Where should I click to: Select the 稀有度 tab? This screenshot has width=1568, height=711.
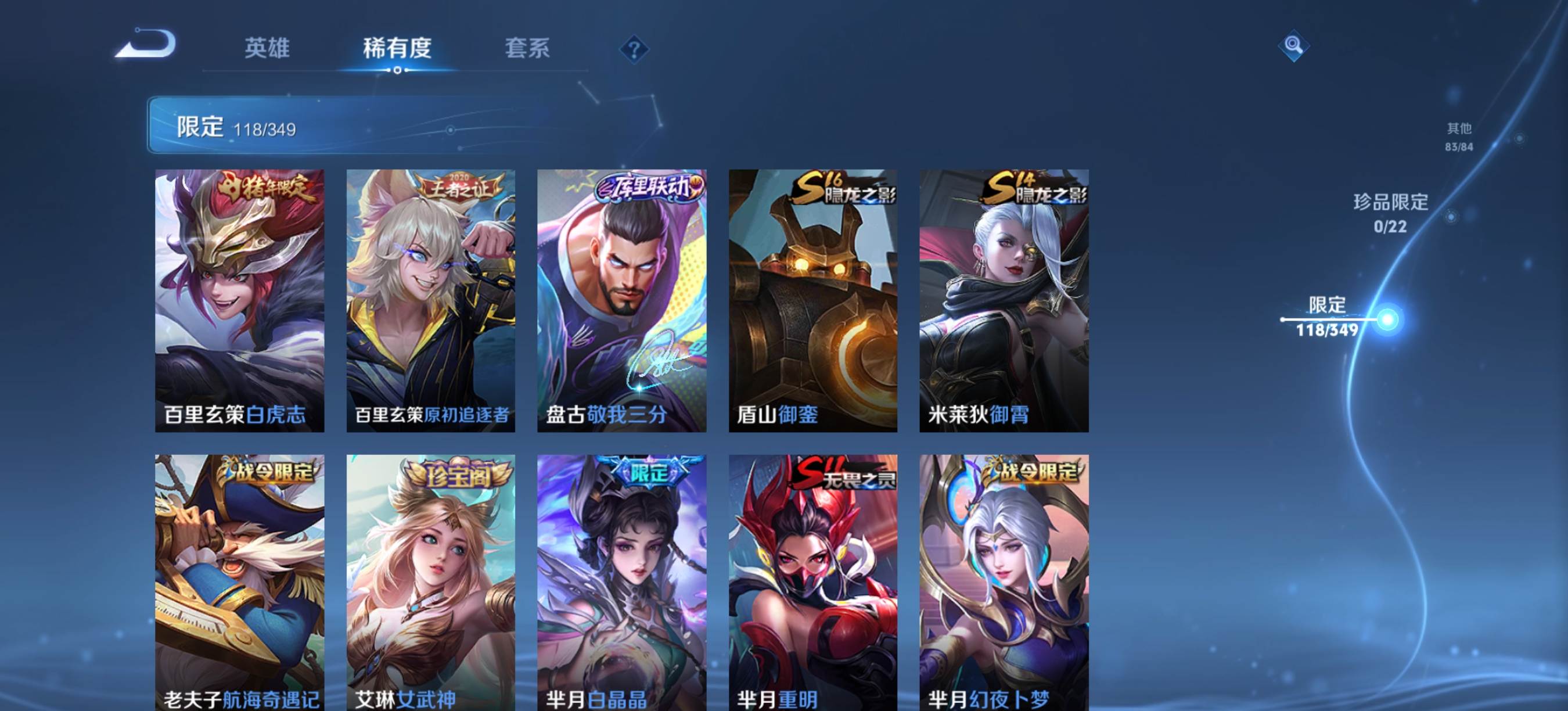397,48
